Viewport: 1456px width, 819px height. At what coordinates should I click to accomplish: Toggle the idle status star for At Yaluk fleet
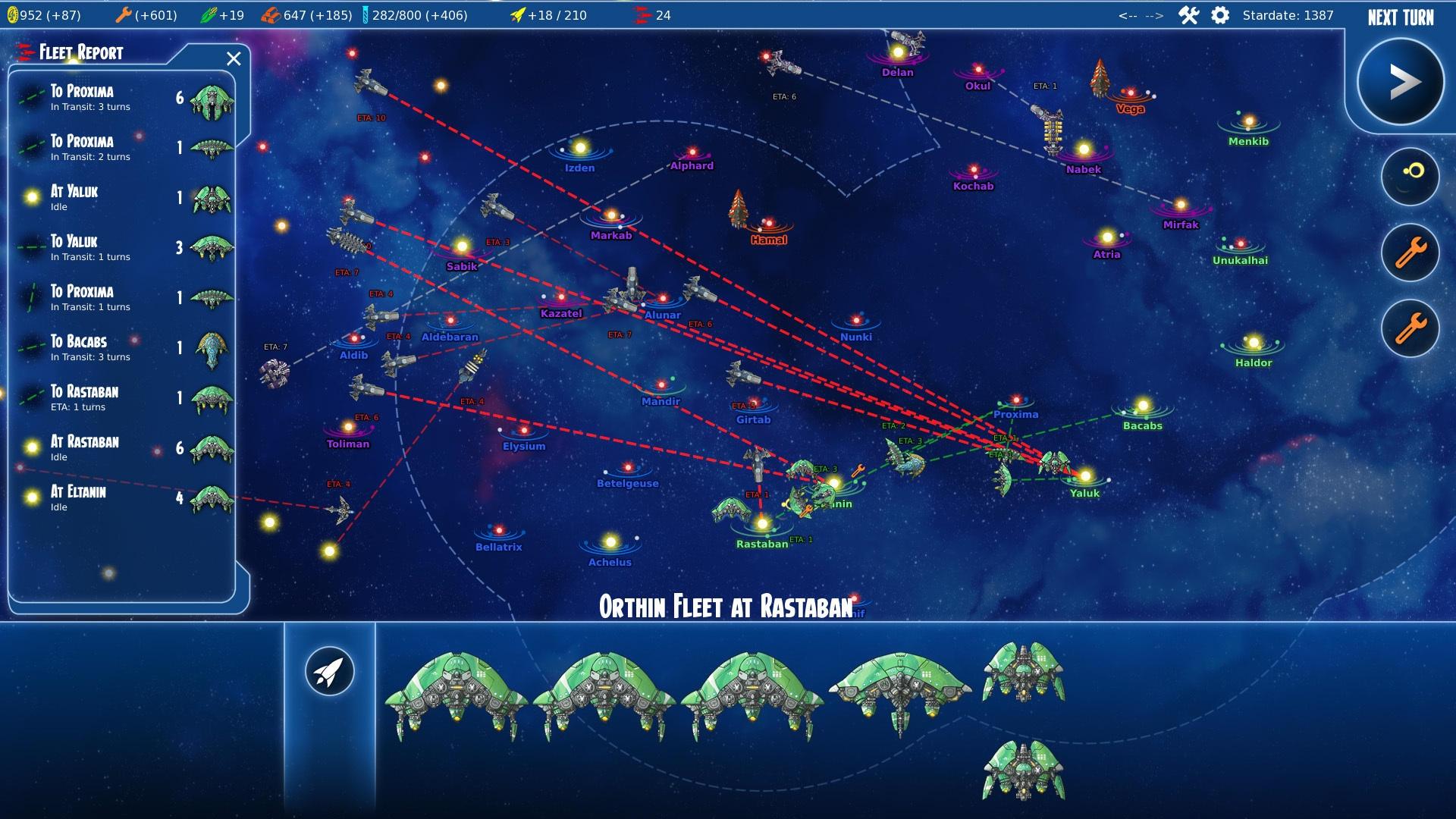(x=31, y=197)
